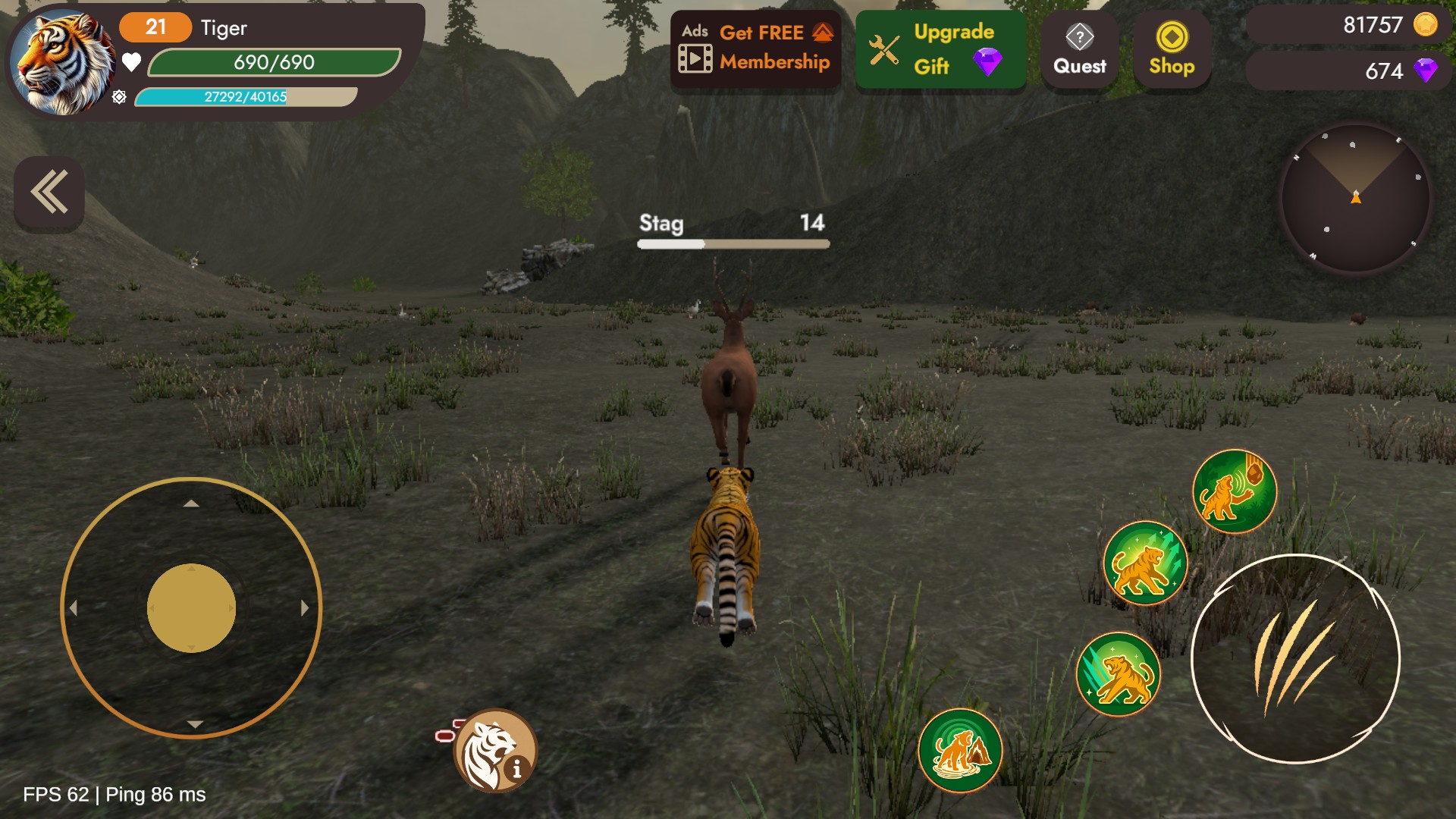Image resolution: width=1456 pixels, height=819 pixels.
Task: Open the Shop
Action: (x=1172, y=50)
